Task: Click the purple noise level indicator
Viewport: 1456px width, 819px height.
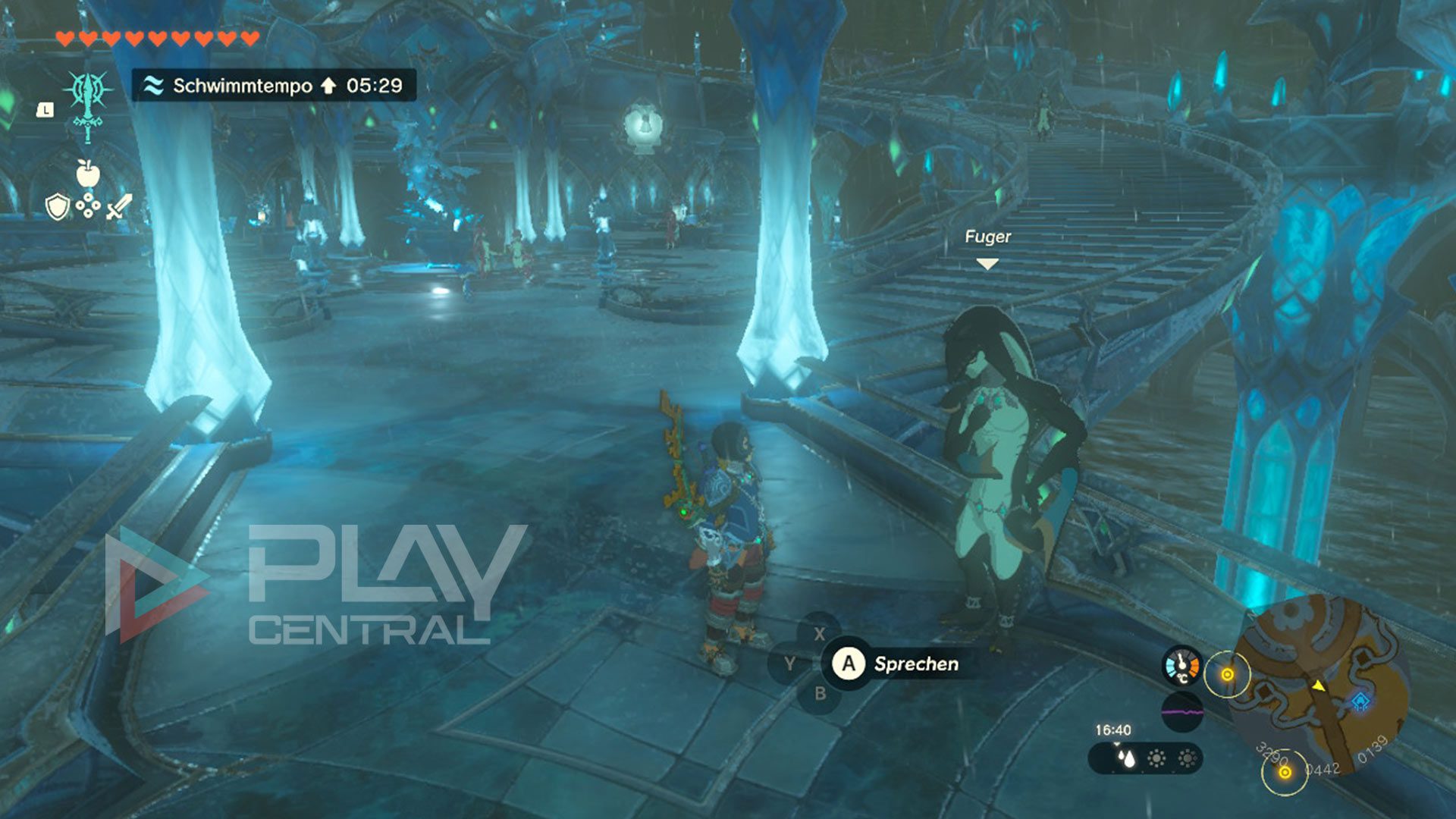Action: pos(1181,712)
